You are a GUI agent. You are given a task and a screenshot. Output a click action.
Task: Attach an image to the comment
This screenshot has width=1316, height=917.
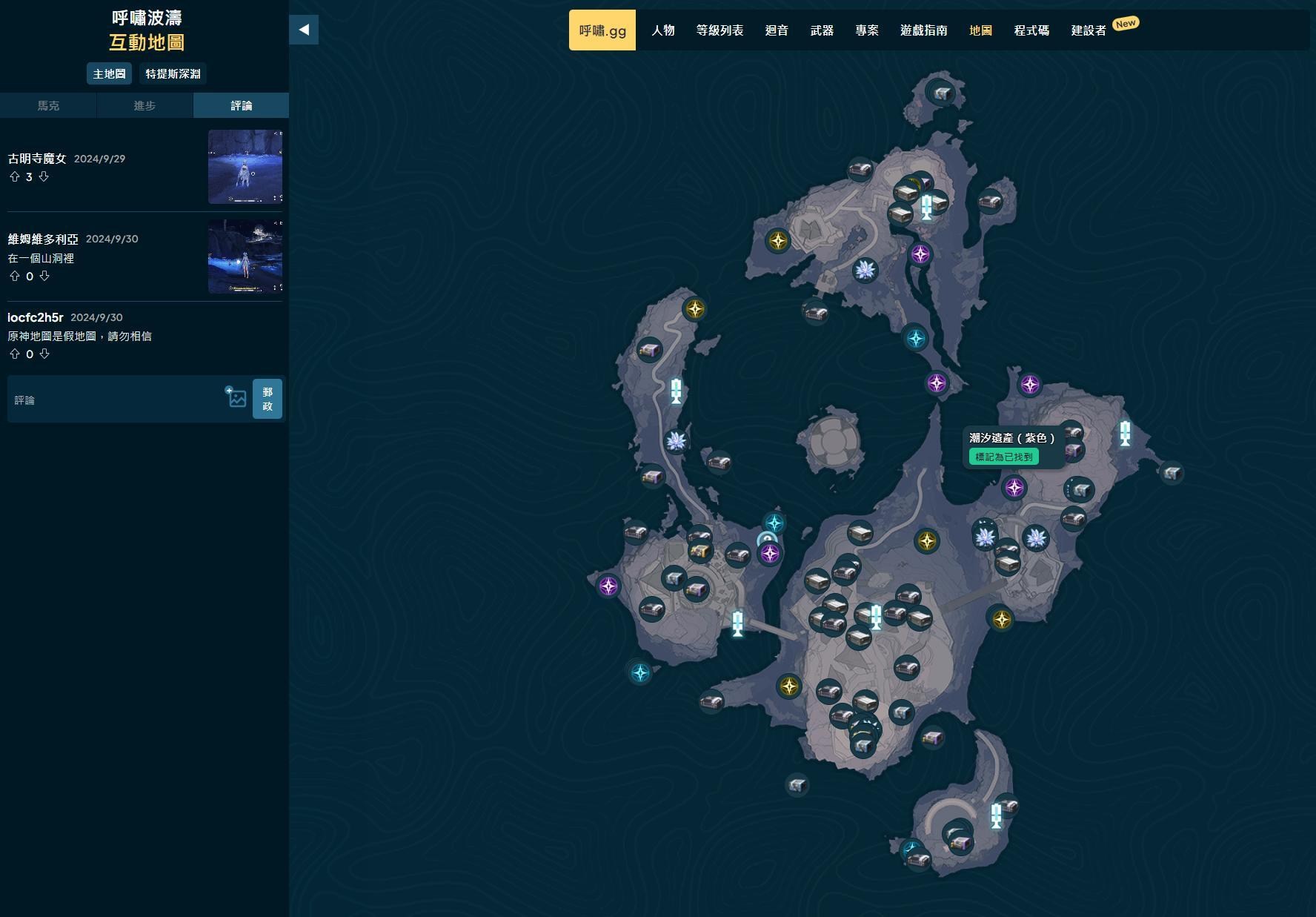(236, 398)
